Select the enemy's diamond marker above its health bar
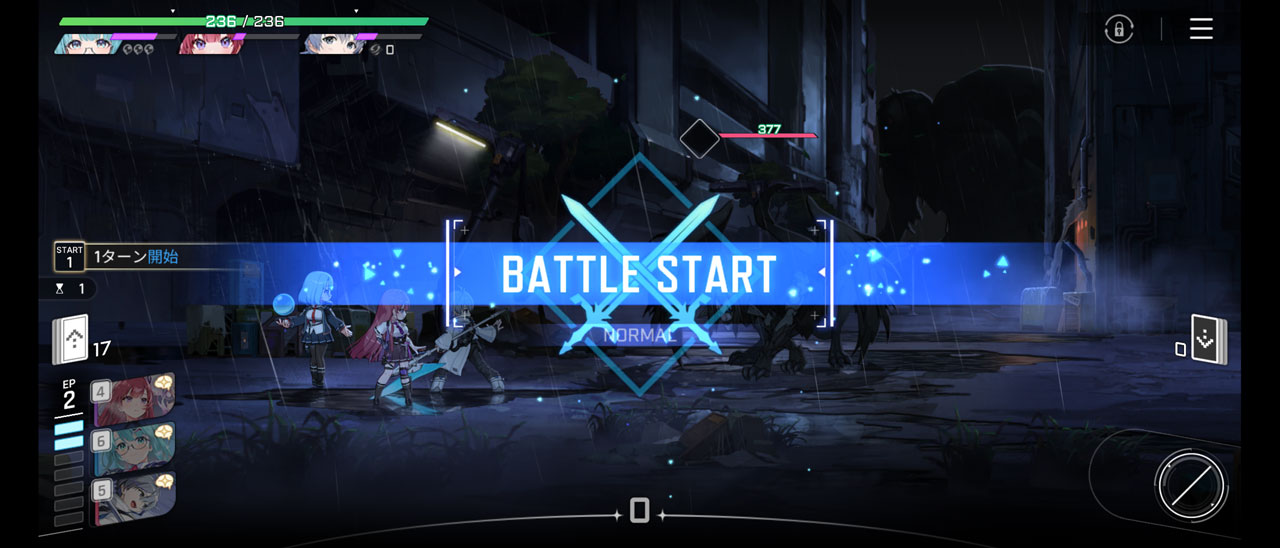1280x548 pixels. coord(699,139)
